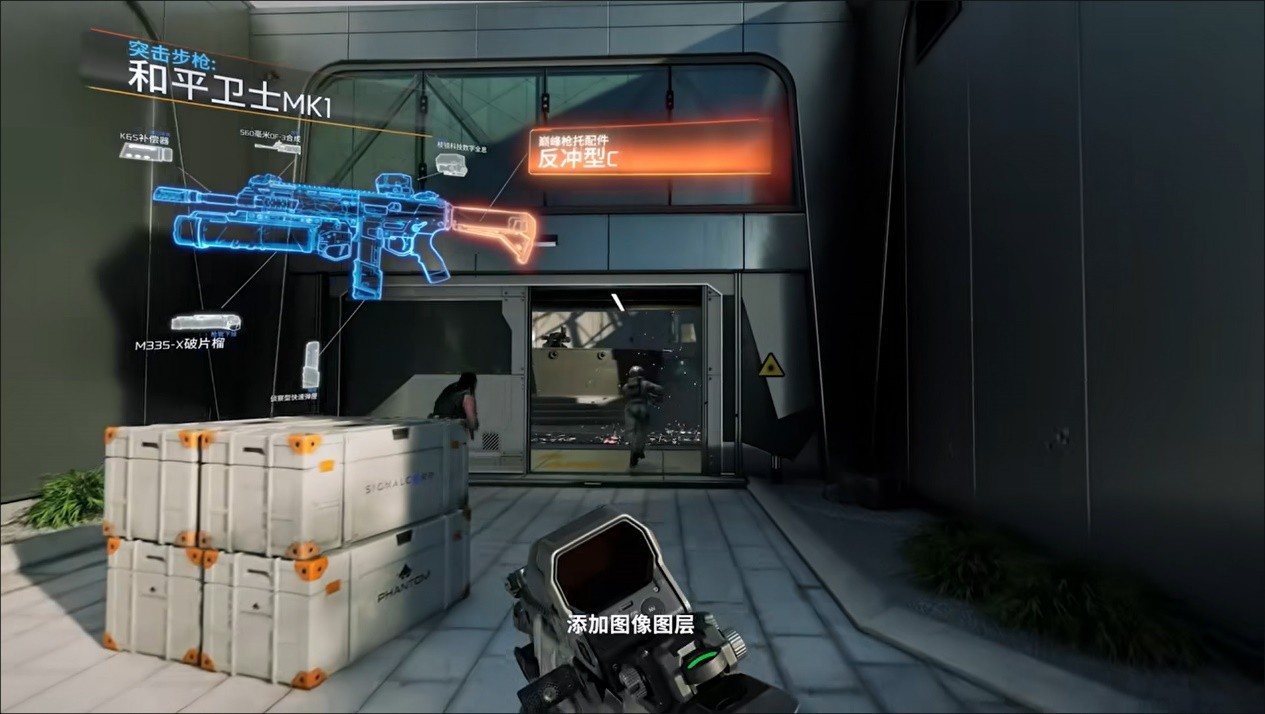Choose the S60毫米 barrel attachment icon
Viewport: 1265px width, 714px height.
pyautogui.click(x=277, y=147)
